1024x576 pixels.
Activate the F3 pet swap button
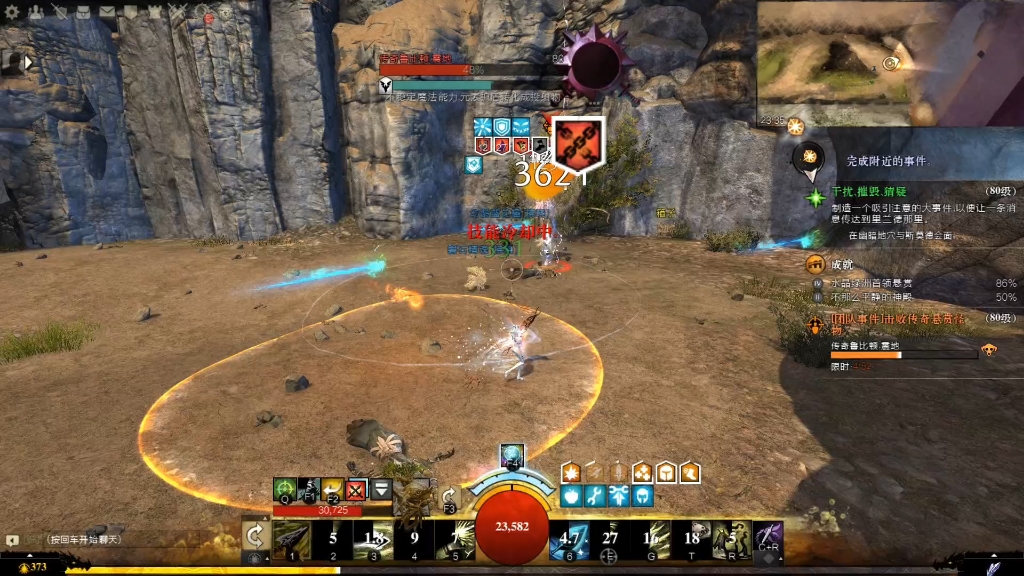(x=449, y=498)
